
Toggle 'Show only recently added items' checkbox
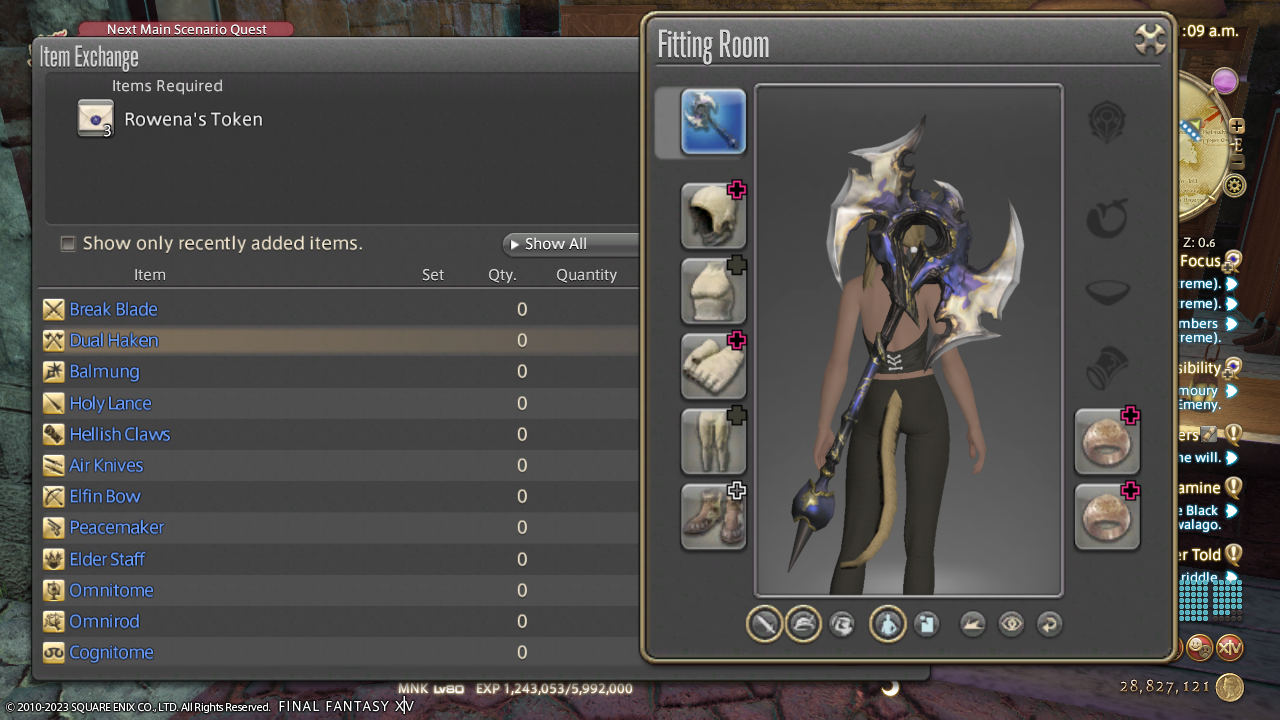point(68,243)
